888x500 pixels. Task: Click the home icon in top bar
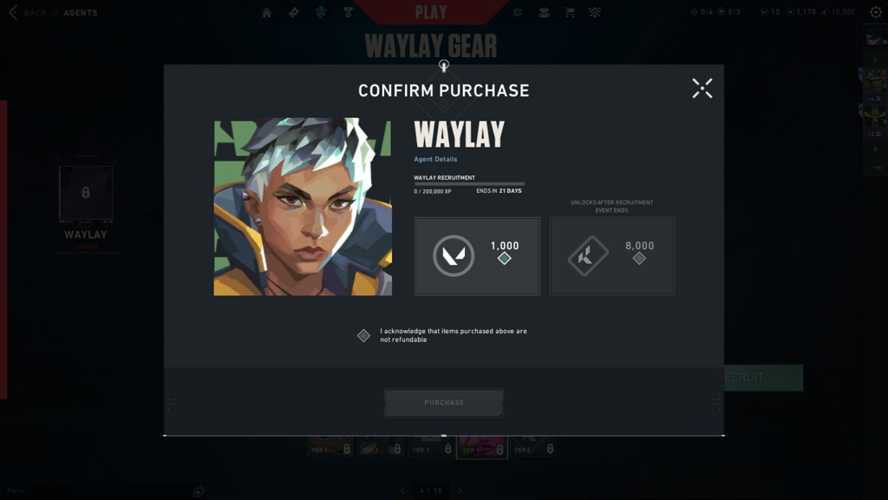tap(267, 13)
